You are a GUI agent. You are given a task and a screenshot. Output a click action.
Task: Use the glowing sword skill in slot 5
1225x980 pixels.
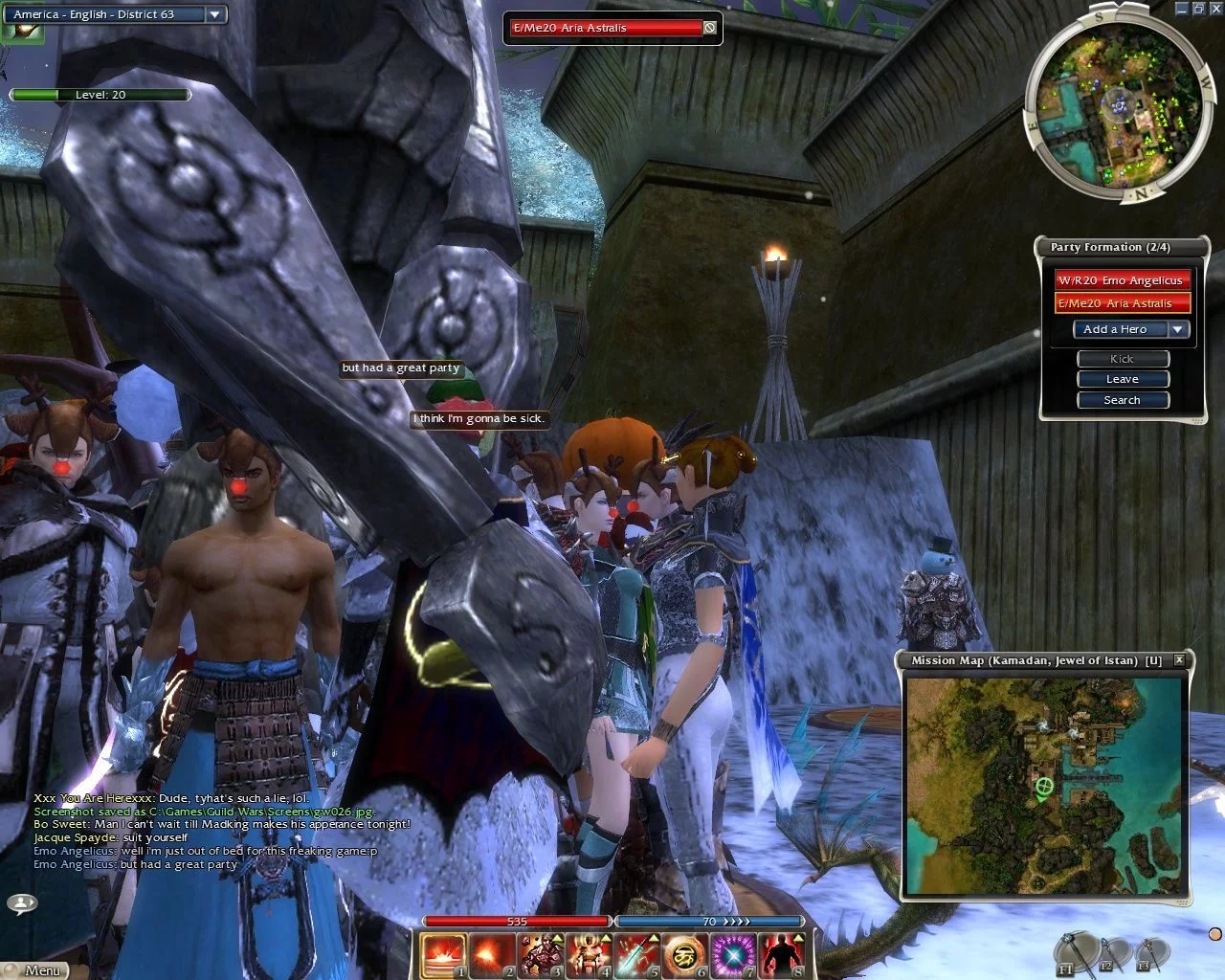click(x=635, y=955)
